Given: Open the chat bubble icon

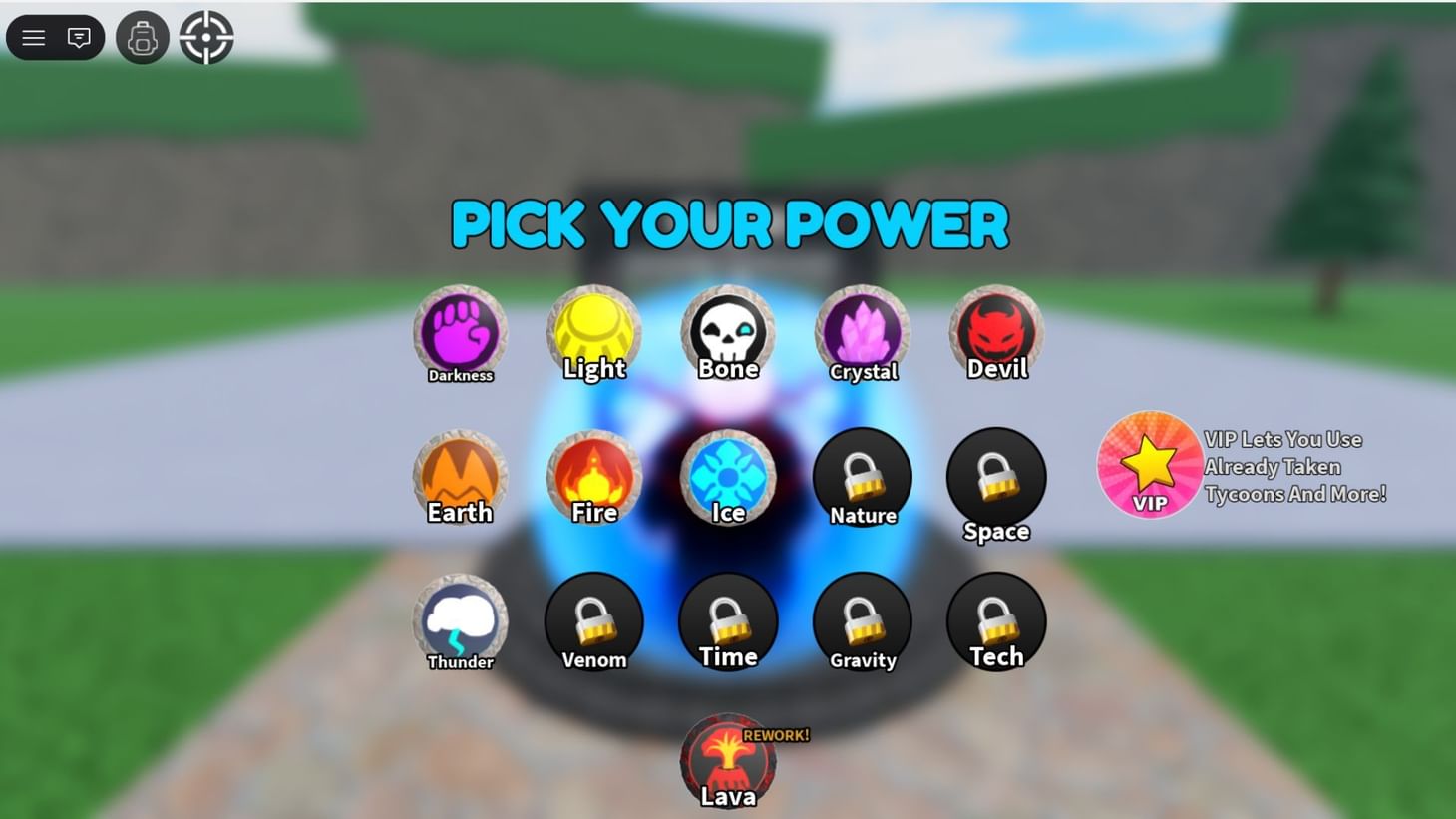Looking at the screenshot, I should pos(79,37).
